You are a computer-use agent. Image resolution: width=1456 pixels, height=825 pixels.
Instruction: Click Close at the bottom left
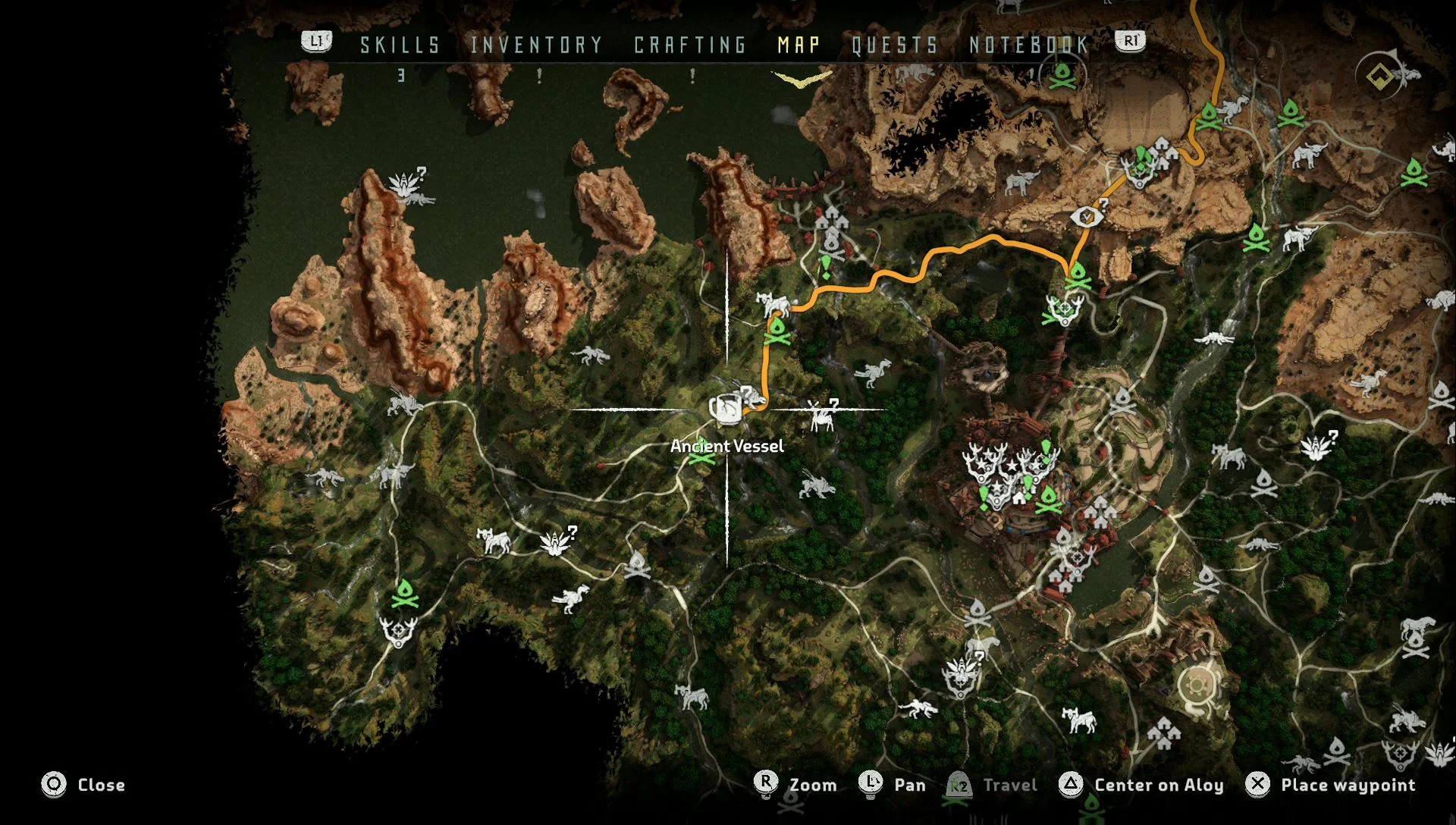click(101, 785)
